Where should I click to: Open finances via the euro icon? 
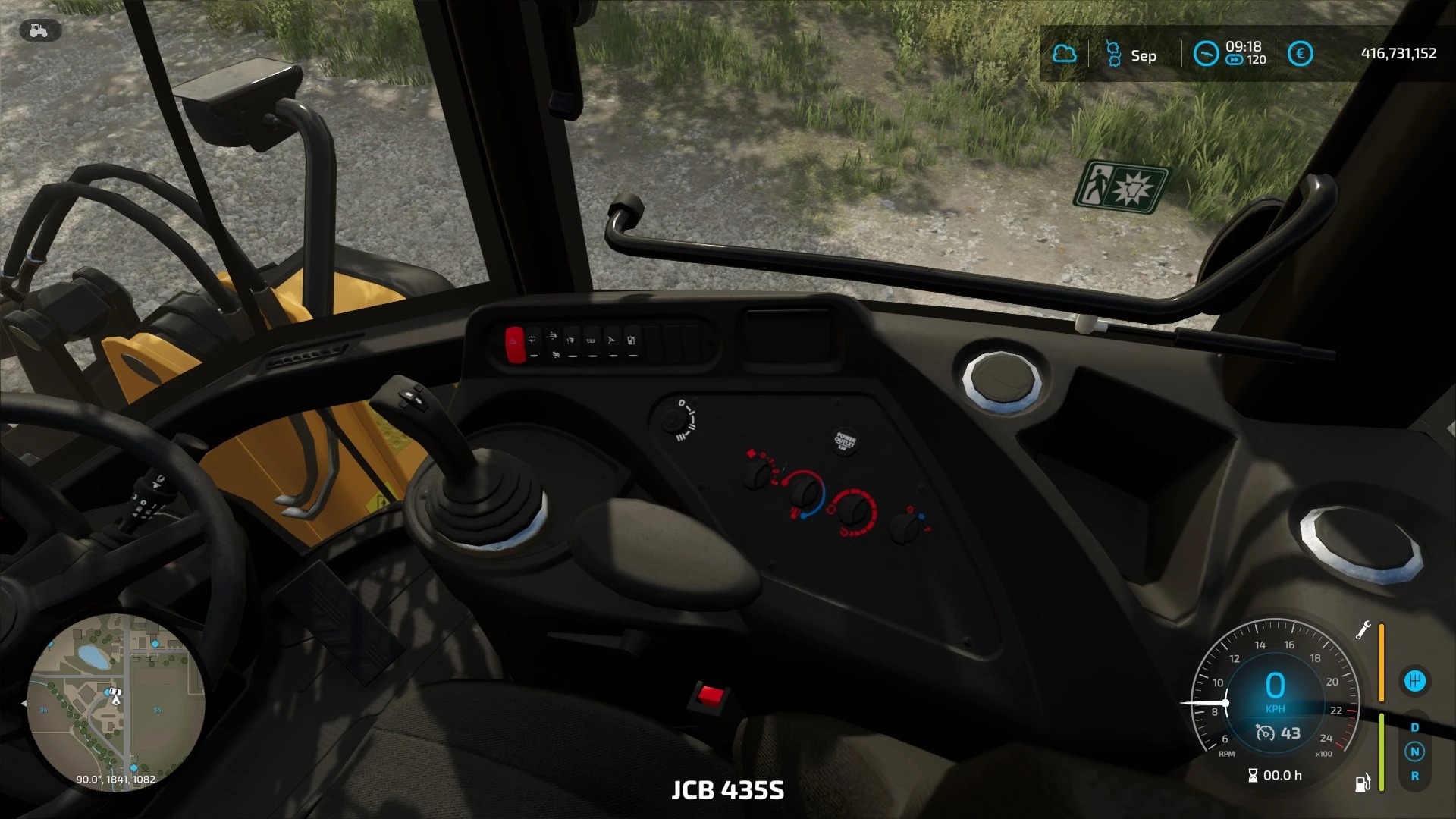coord(1300,54)
